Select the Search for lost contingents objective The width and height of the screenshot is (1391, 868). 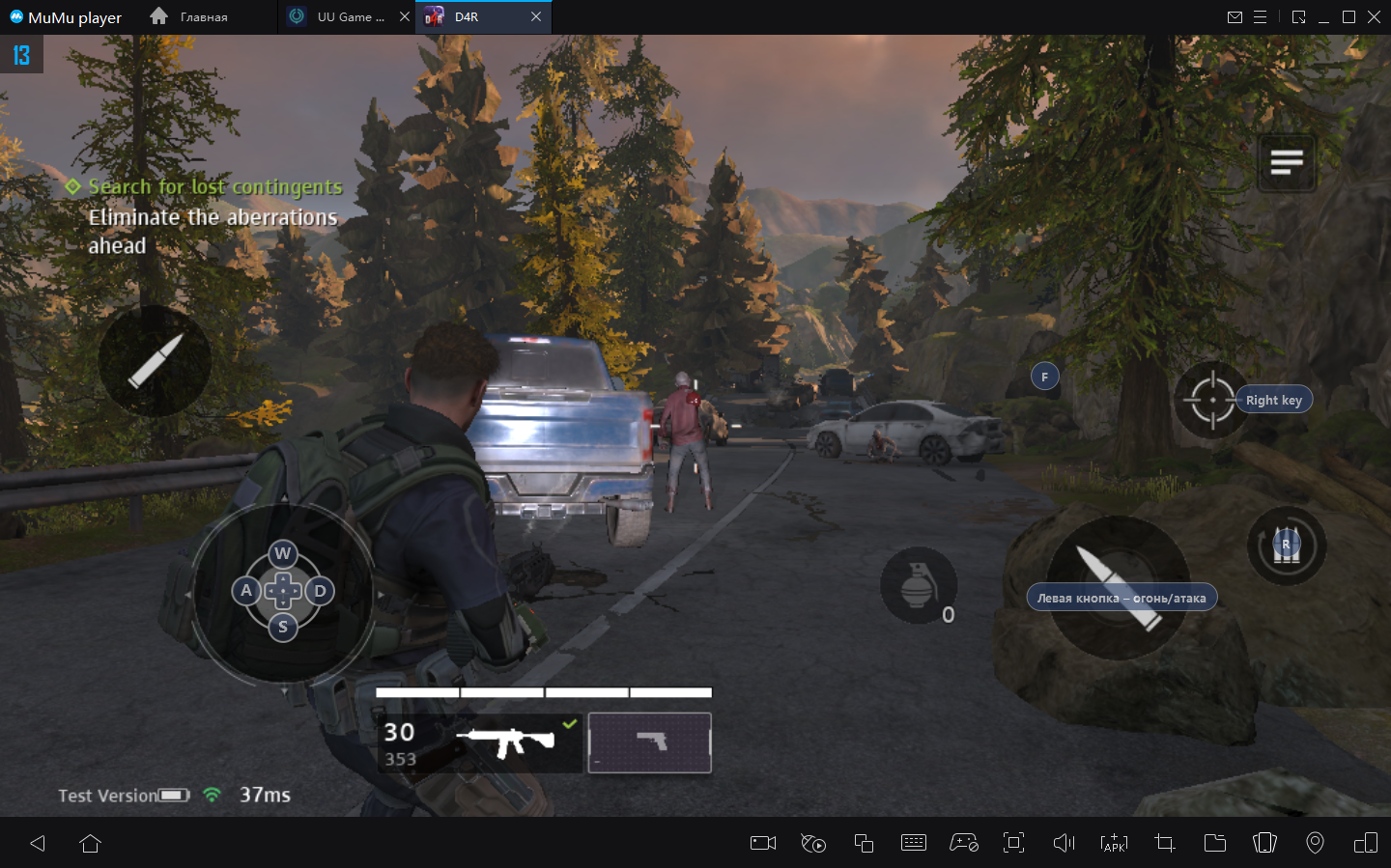214,186
